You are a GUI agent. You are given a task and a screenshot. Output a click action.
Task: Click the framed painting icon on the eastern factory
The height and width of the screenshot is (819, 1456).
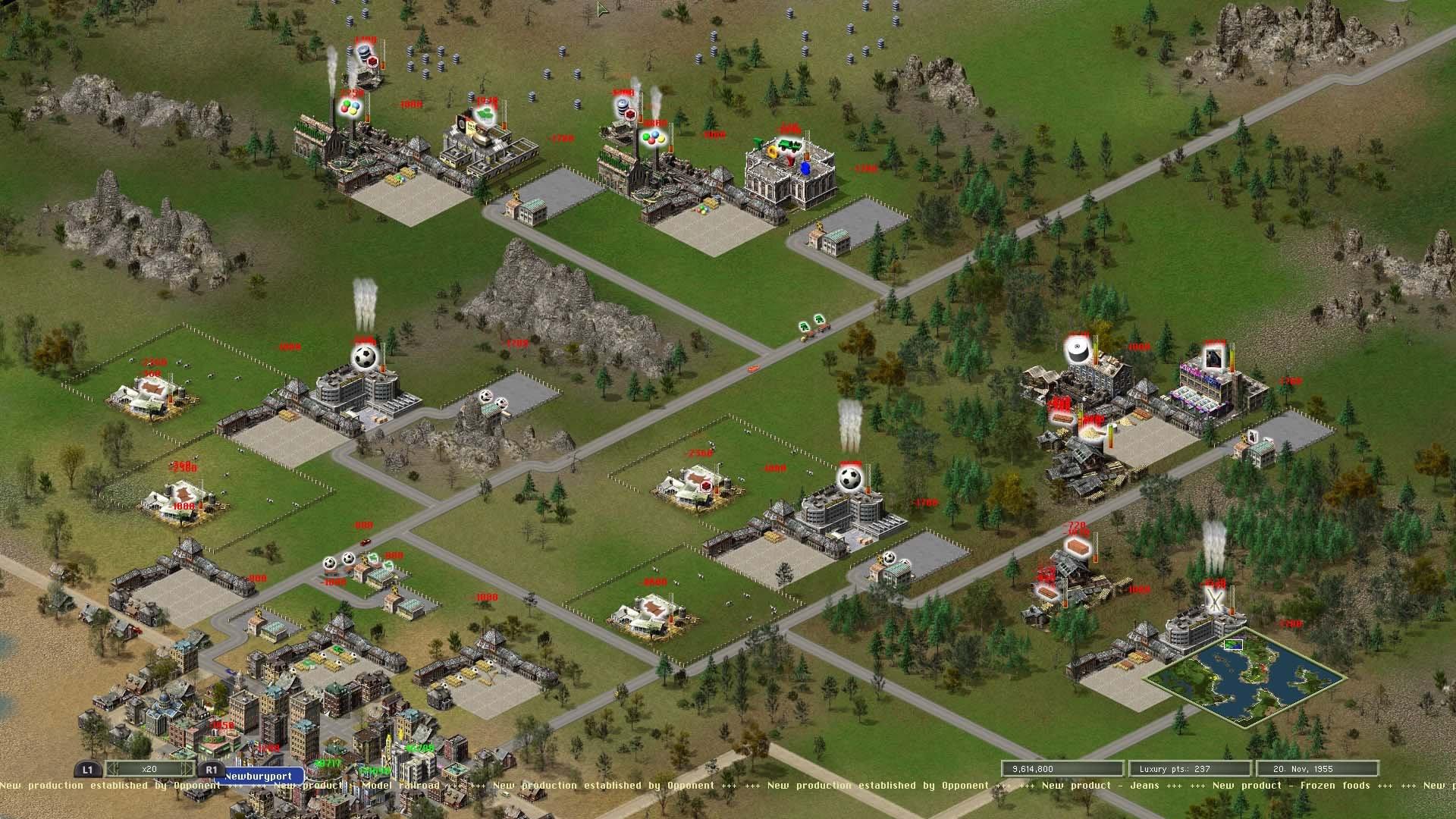tap(1214, 356)
